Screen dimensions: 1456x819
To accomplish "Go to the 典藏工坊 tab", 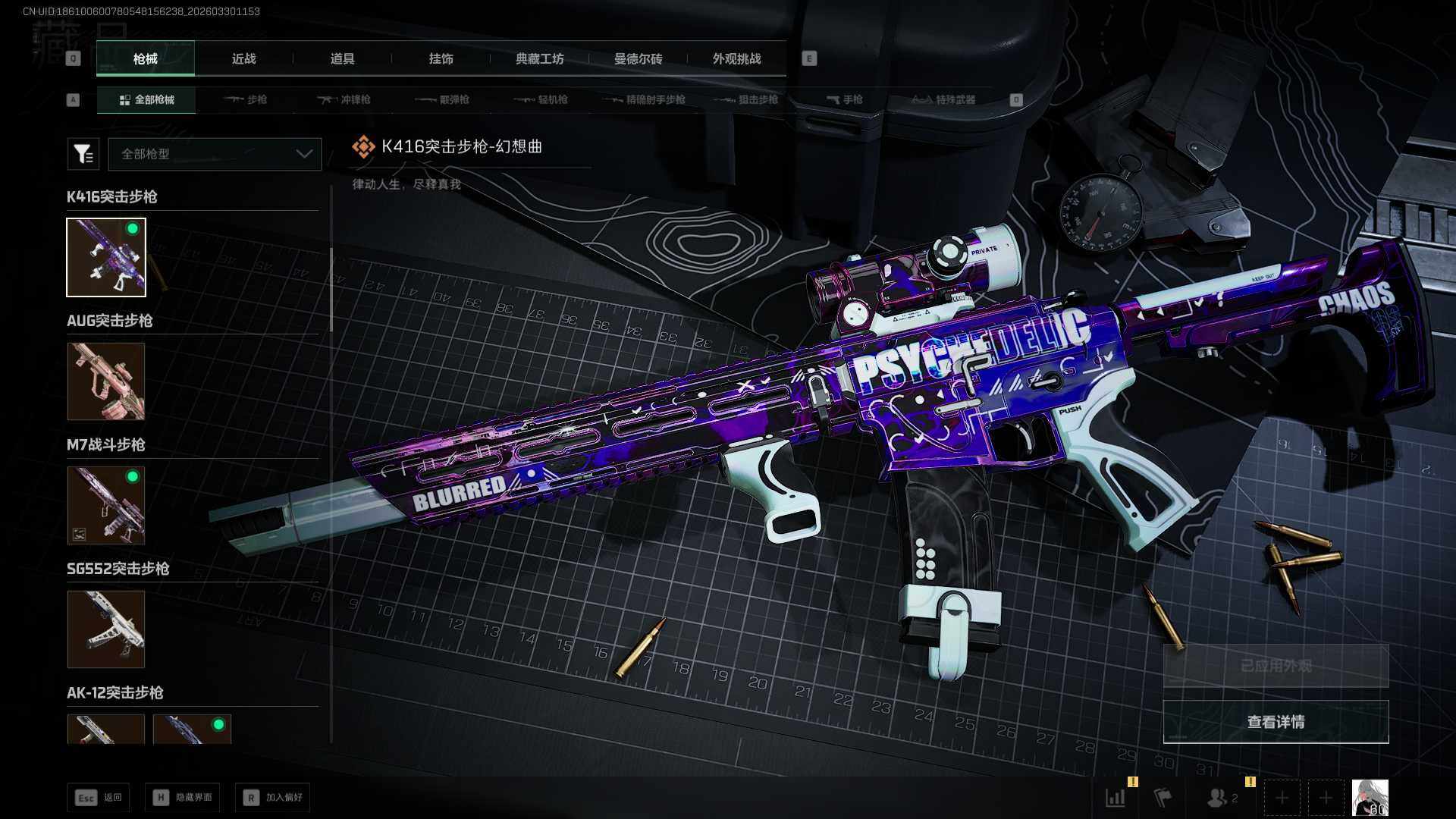I will point(539,58).
